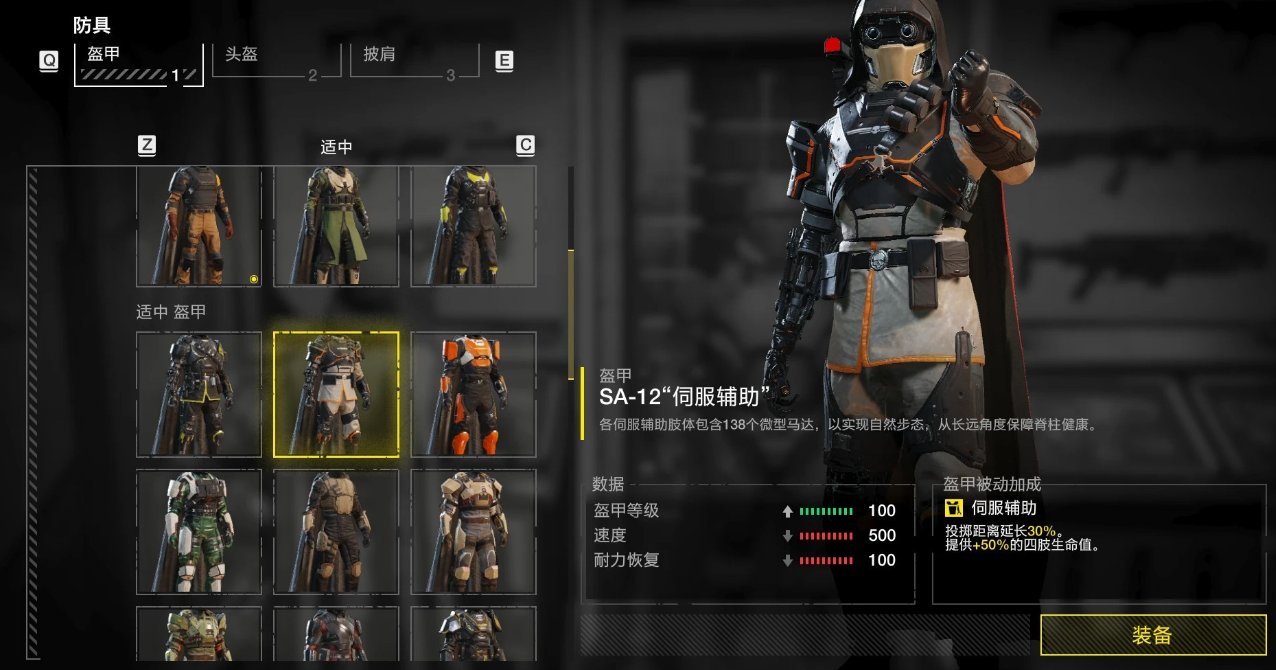The width and height of the screenshot is (1276, 670).
Task: Select the dark brown armor with tan collar
Action: pyautogui.click(x=336, y=531)
